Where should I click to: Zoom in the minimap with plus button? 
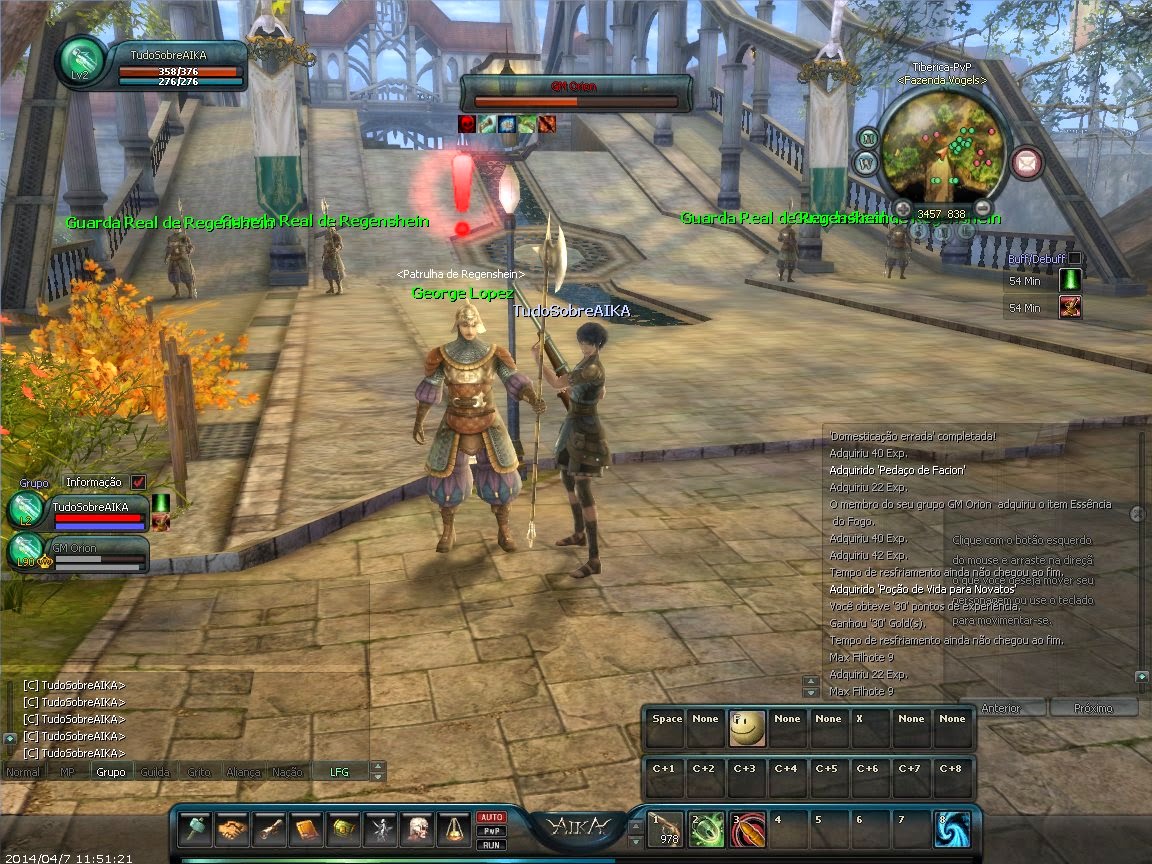902,208
